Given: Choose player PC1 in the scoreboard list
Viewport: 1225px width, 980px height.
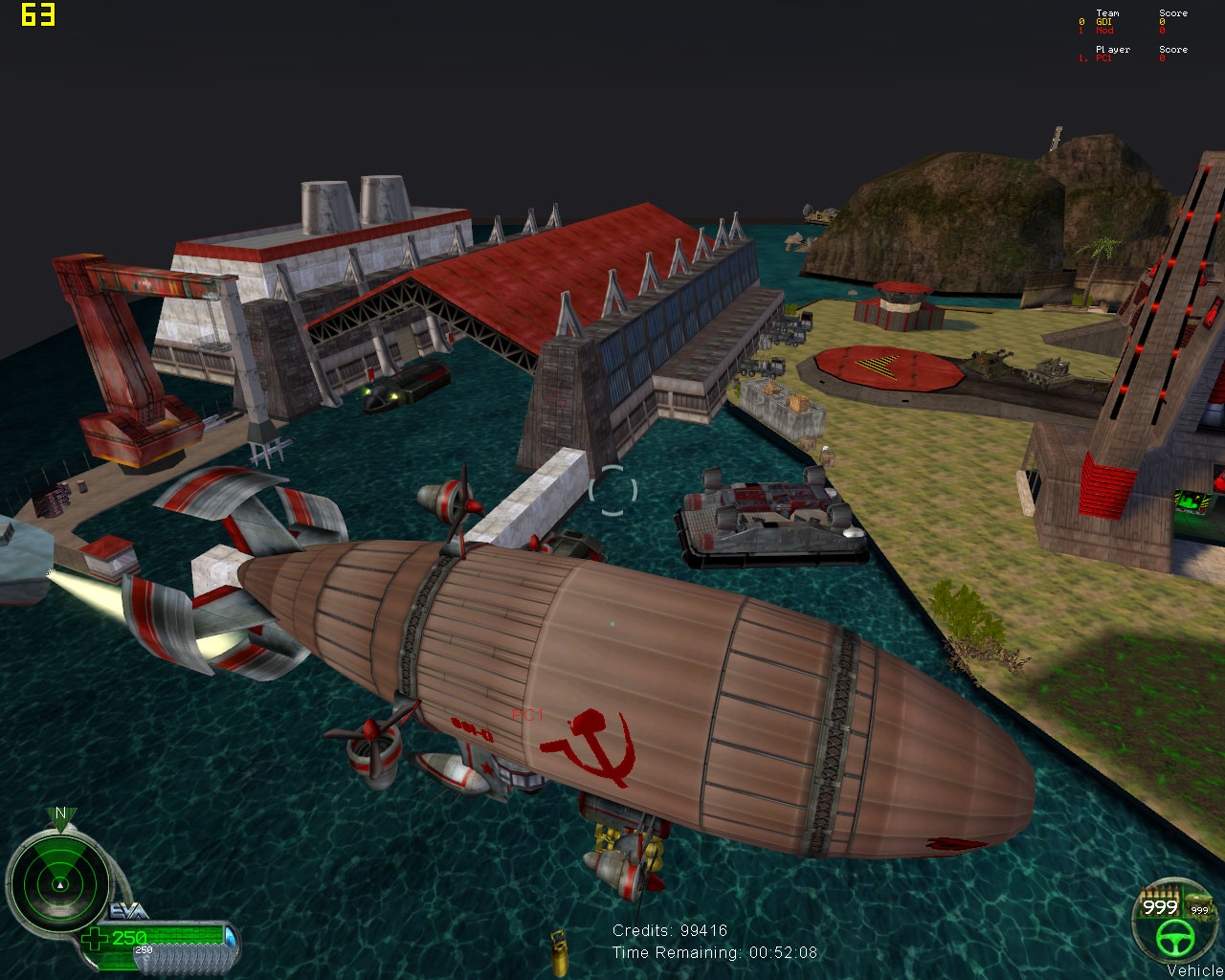Looking at the screenshot, I should 1103,58.
